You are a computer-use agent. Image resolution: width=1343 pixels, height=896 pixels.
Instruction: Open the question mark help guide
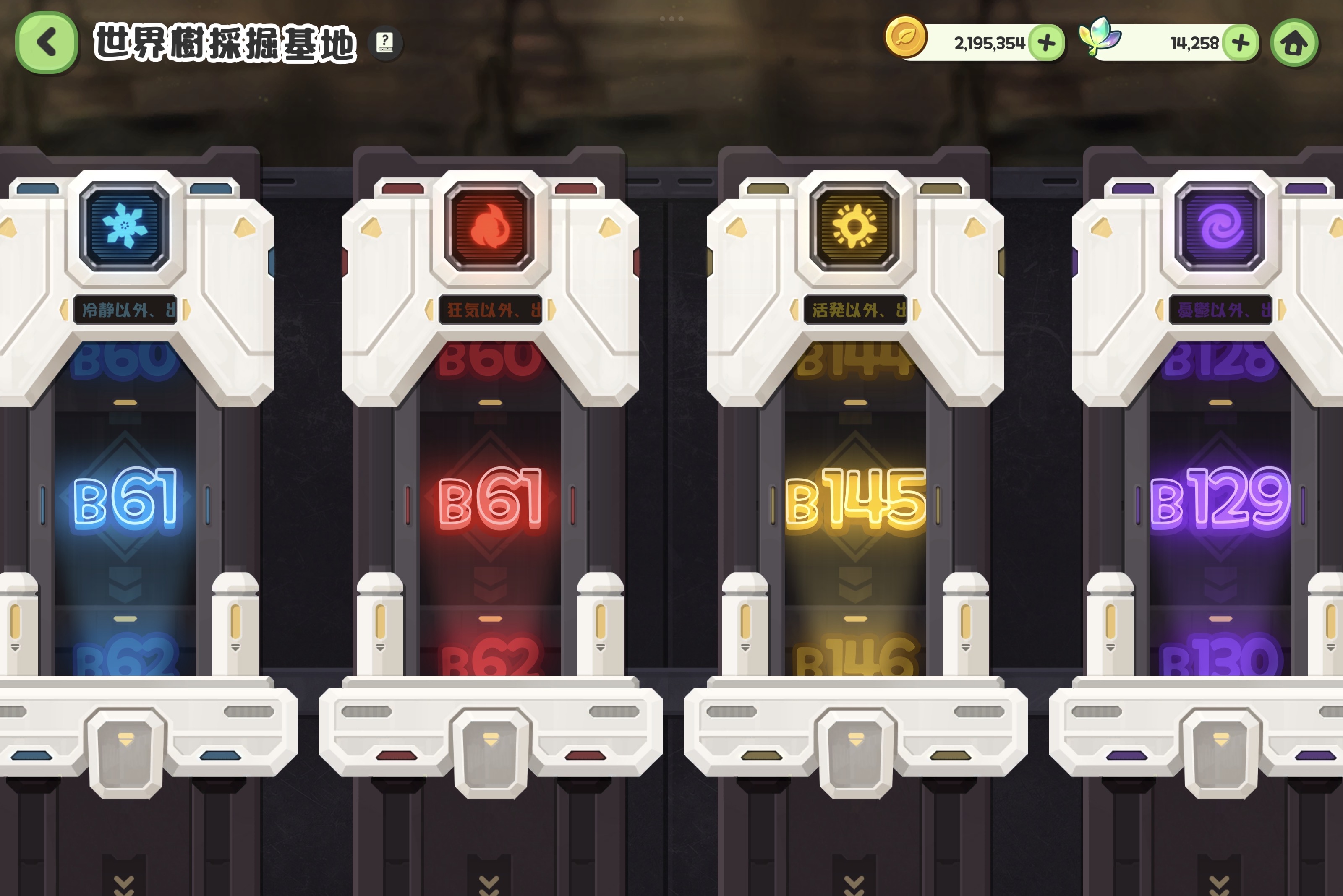point(385,42)
